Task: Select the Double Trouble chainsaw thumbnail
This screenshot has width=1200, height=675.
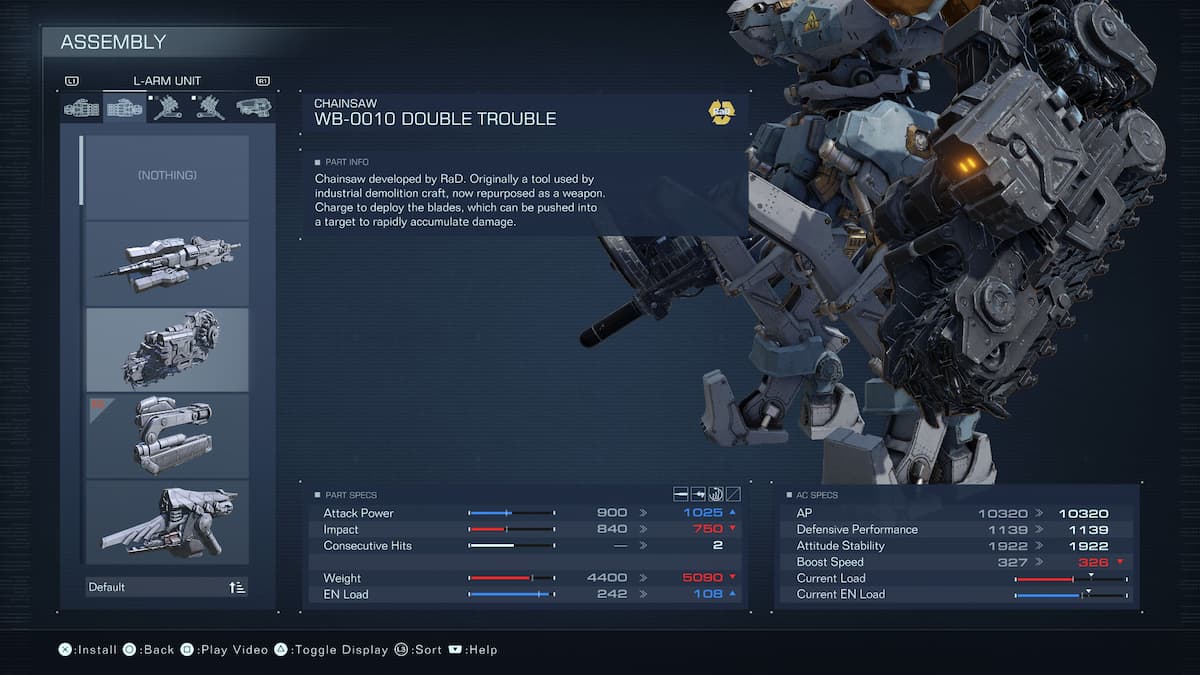Action: pyautogui.click(x=167, y=349)
